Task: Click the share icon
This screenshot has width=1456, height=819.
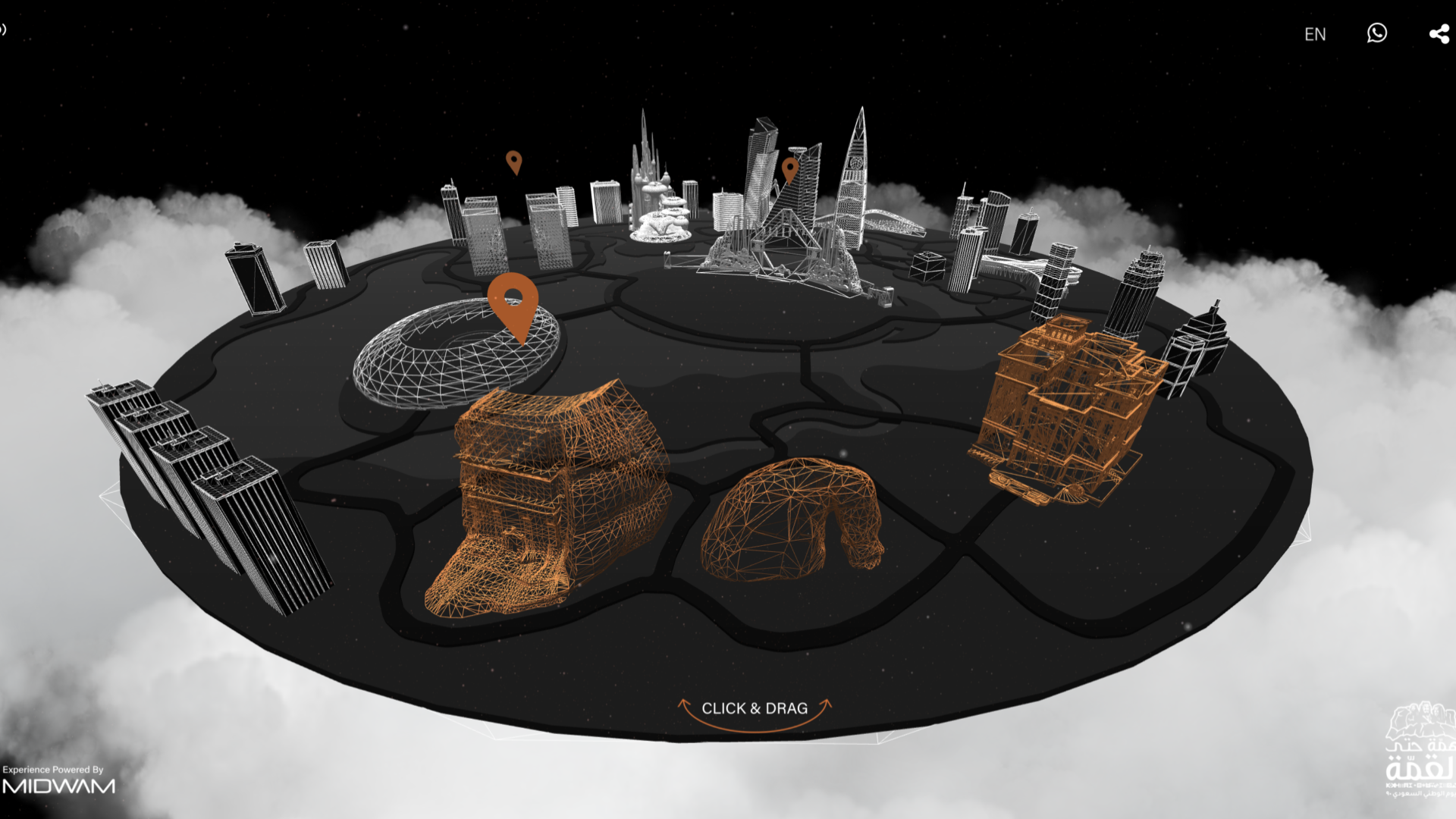Action: coord(1439,34)
